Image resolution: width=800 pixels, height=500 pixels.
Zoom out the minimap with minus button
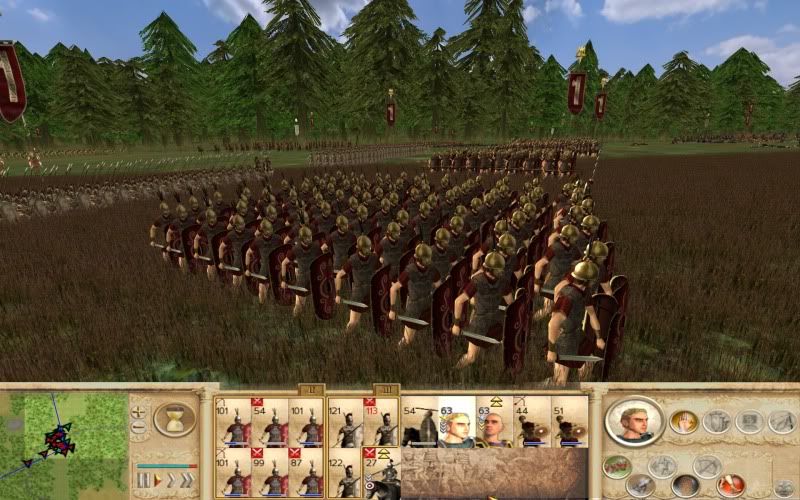click(x=139, y=428)
